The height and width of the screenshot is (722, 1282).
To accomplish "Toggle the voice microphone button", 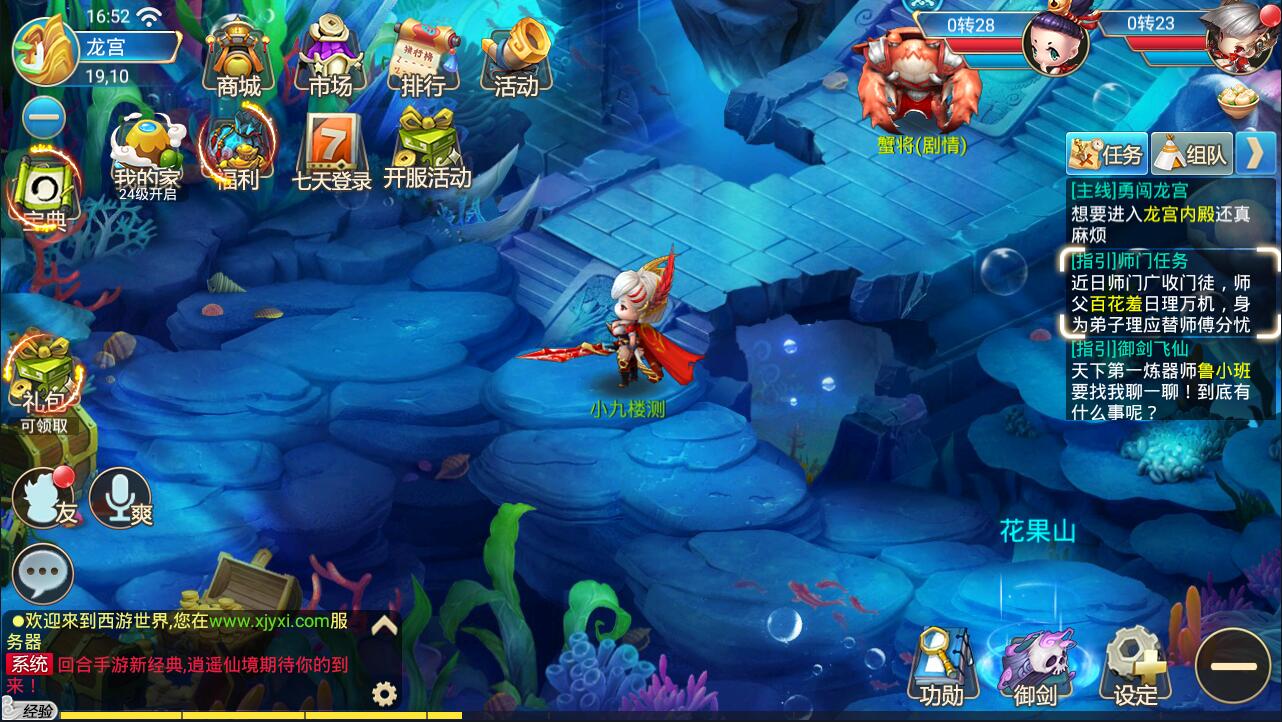I will [x=119, y=497].
